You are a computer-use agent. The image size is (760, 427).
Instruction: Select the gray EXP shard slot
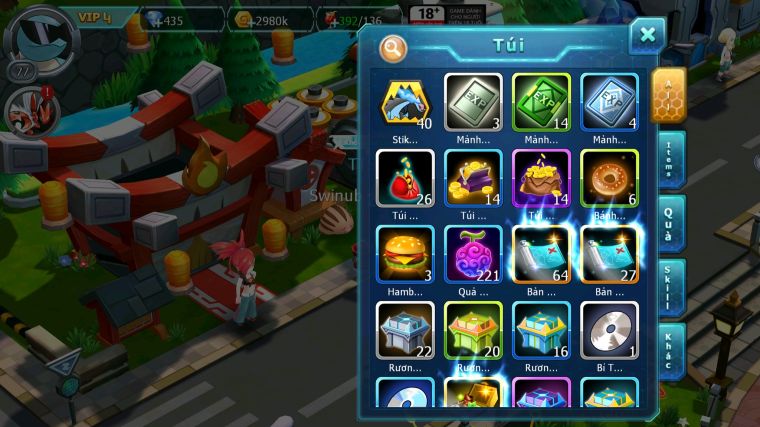[x=473, y=103]
